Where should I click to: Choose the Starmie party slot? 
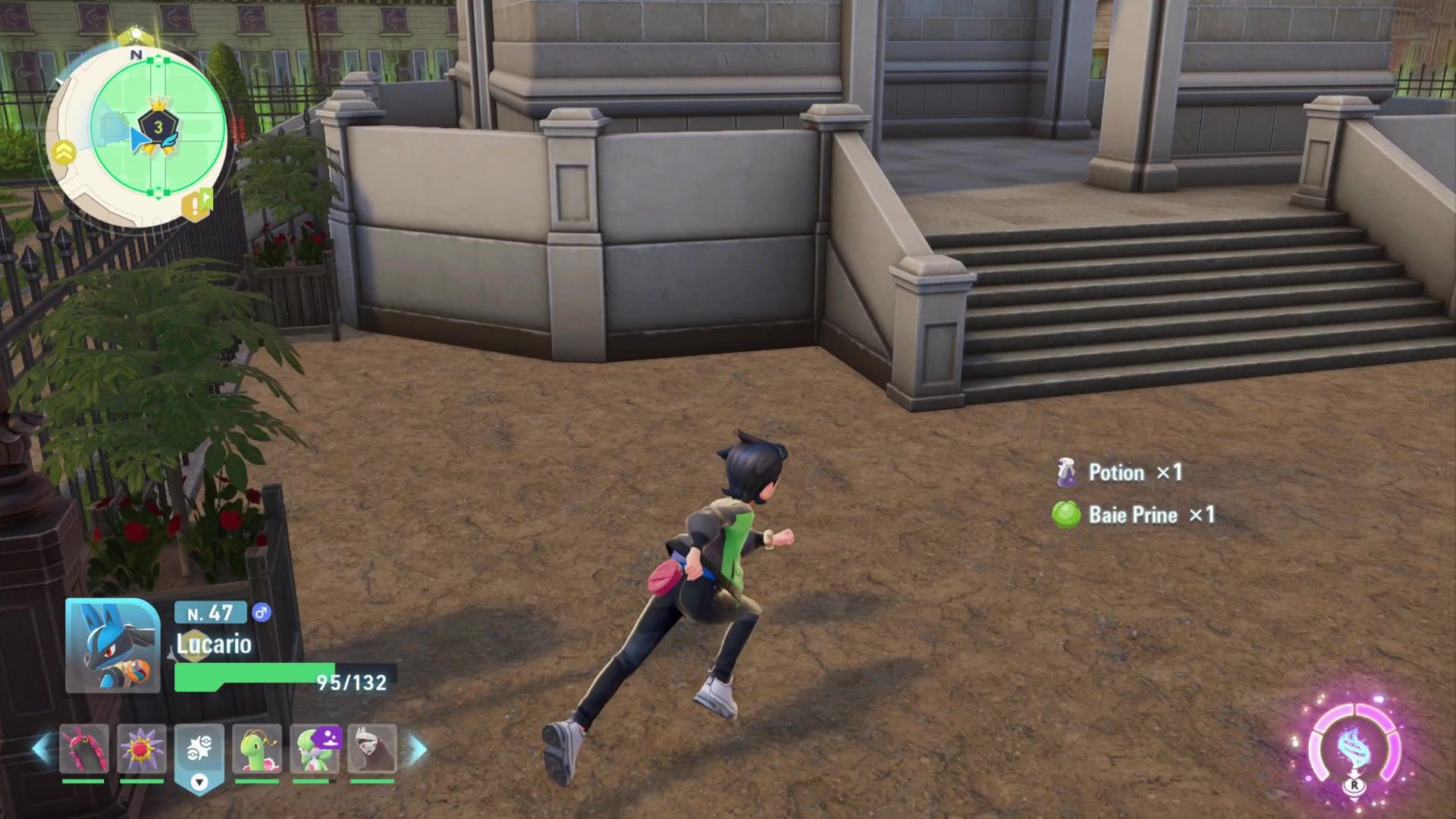click(x=141, y=750)
